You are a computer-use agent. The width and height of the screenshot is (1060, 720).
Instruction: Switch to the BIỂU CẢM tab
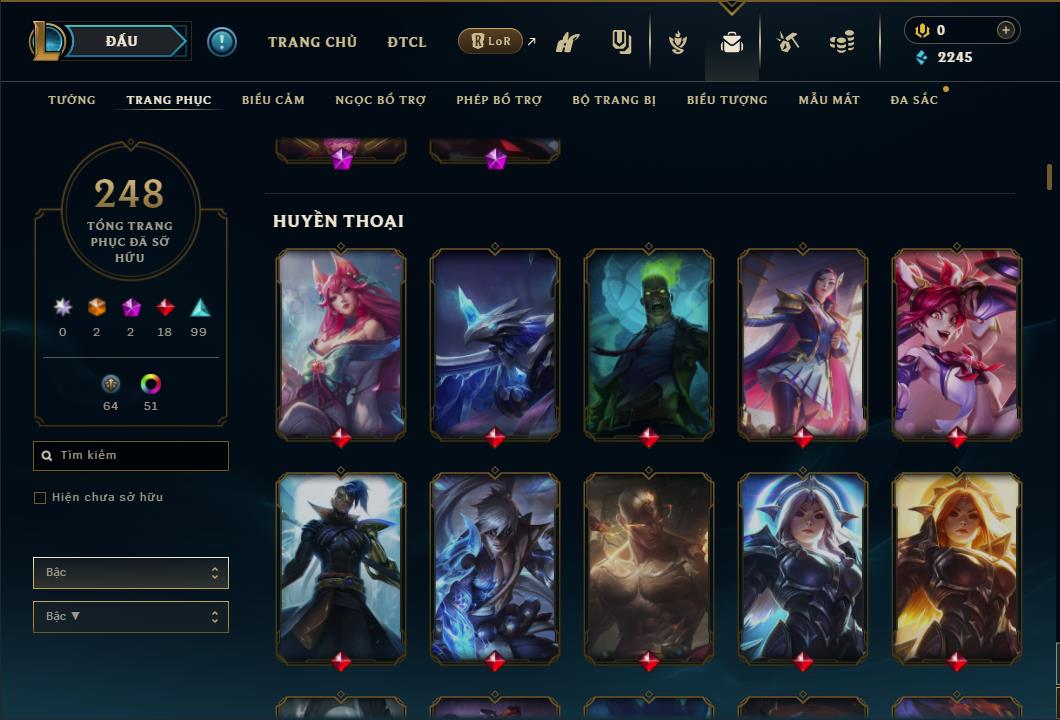point(273,100)
